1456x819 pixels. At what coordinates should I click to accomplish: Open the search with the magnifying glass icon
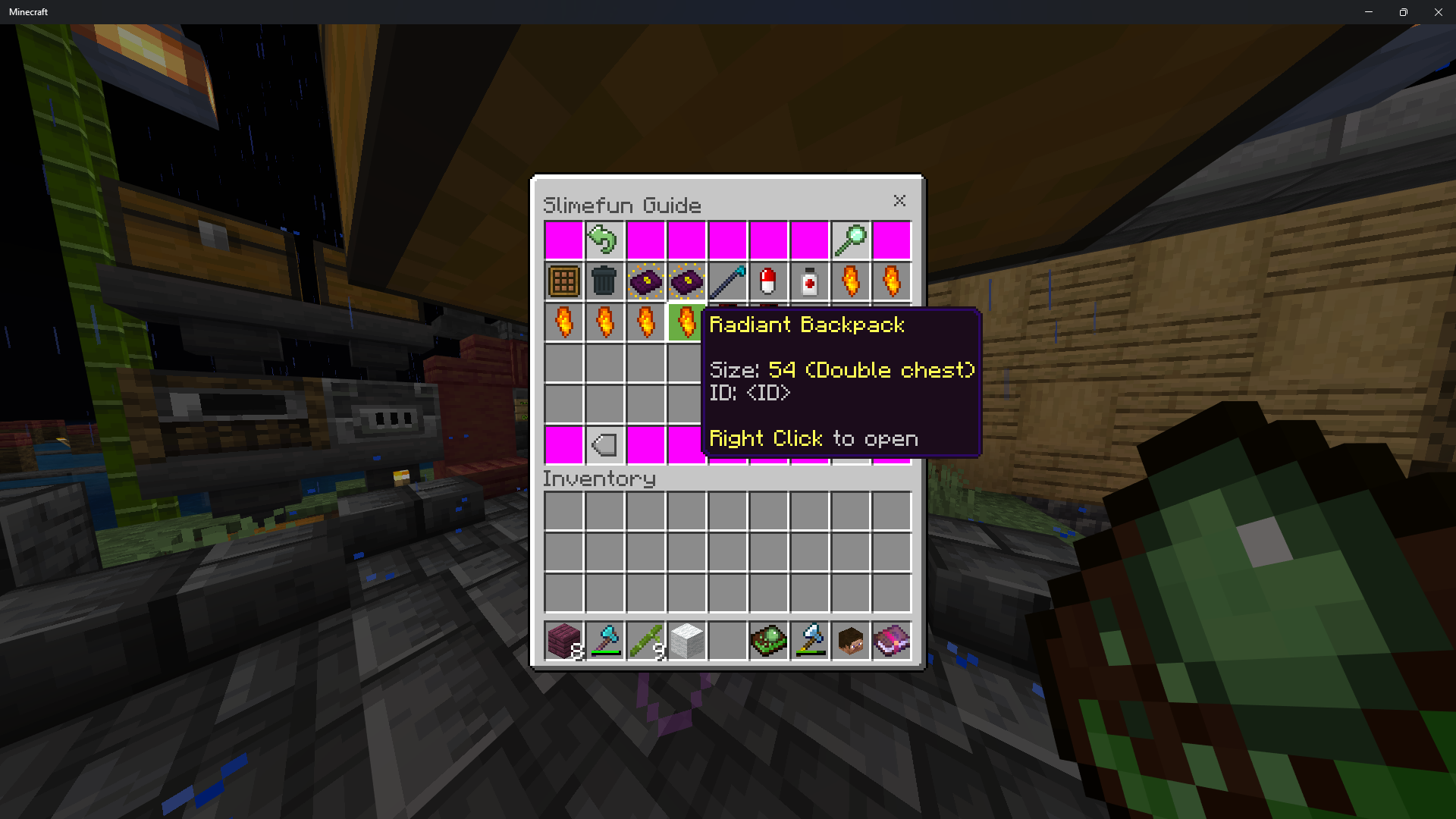click(x=850, y=239)
